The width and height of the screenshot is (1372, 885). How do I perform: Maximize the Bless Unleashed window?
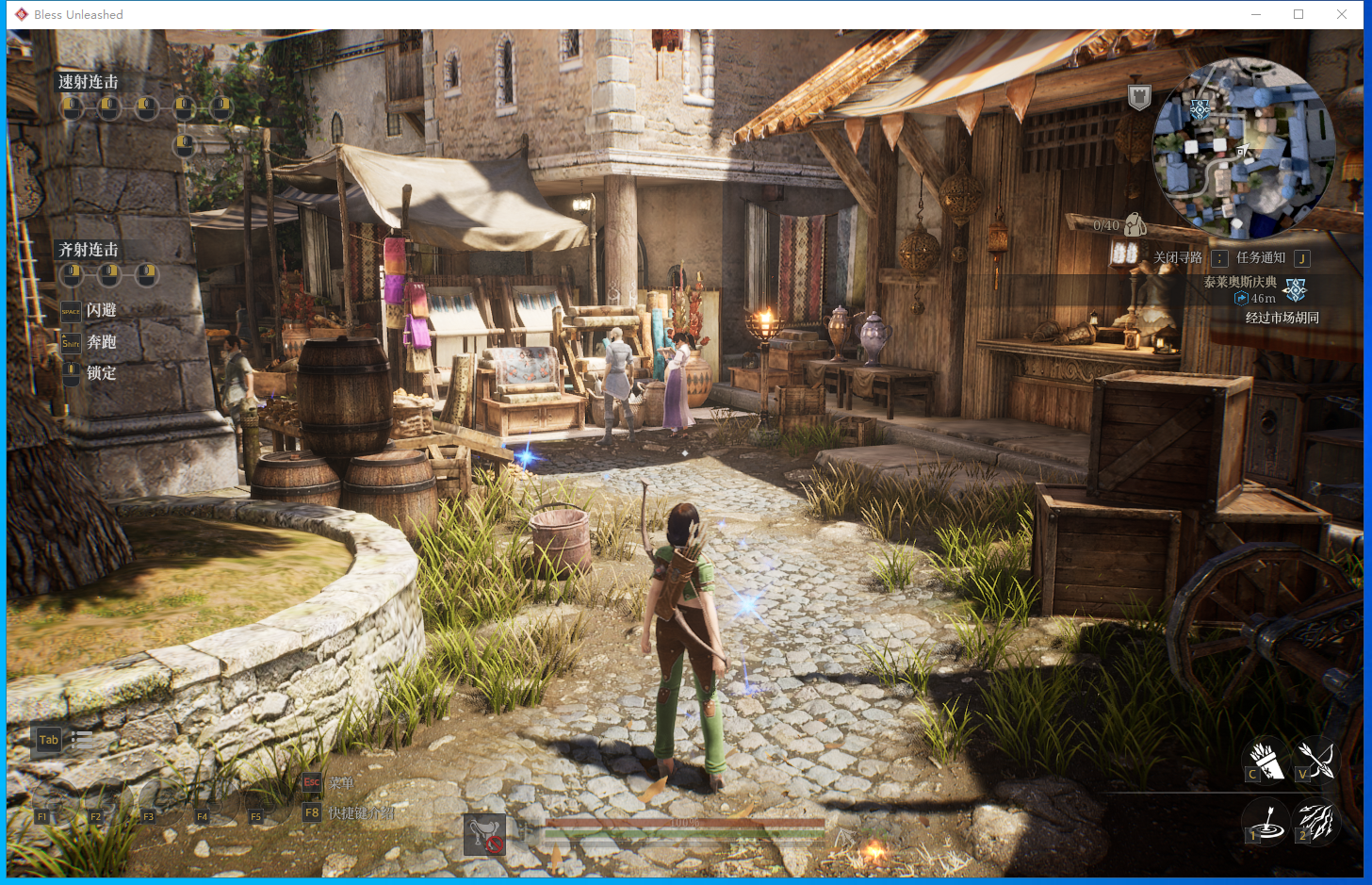pos(1298,14)
